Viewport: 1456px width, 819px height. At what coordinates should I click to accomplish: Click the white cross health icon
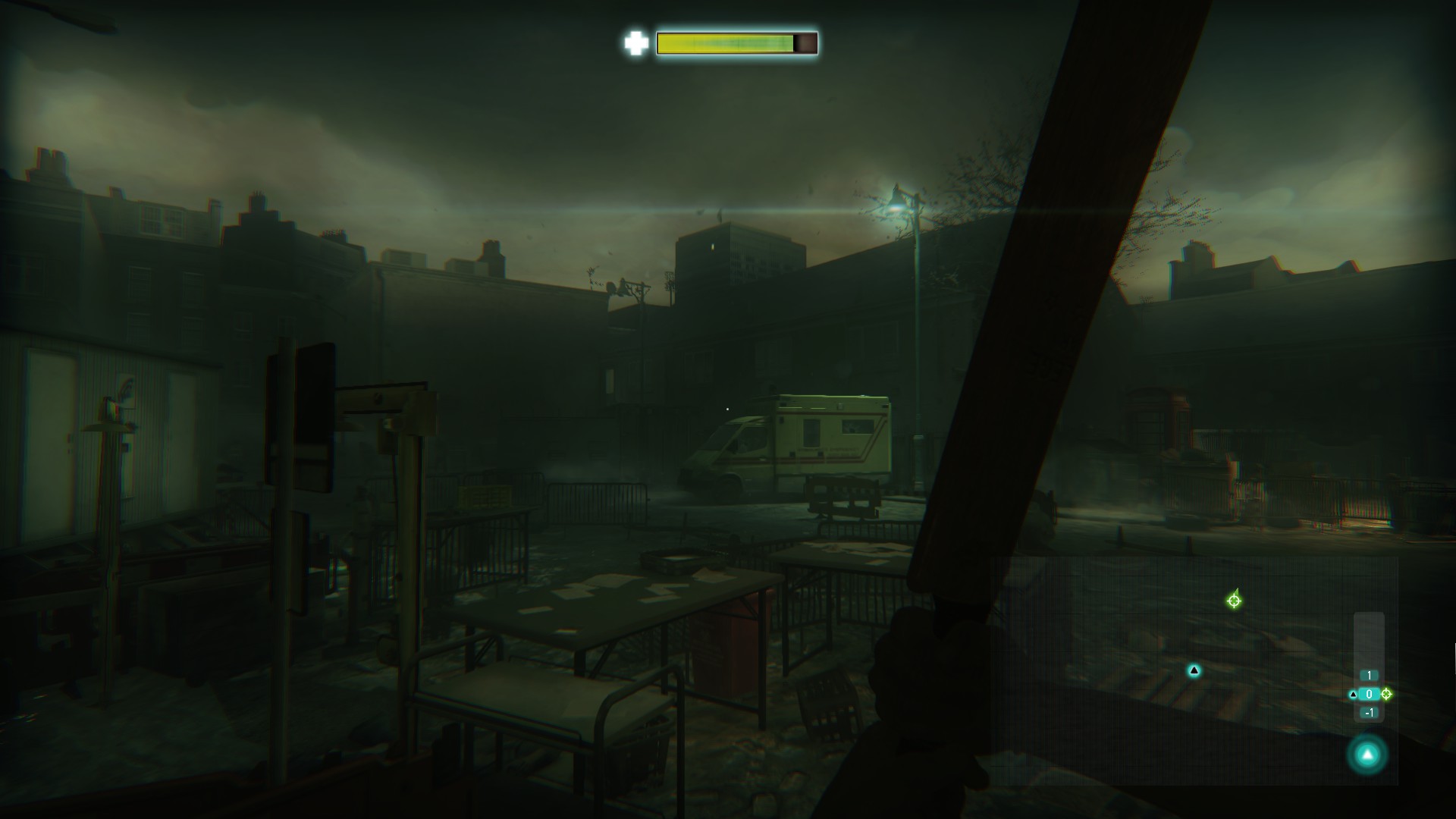click(x=635, y=43)
